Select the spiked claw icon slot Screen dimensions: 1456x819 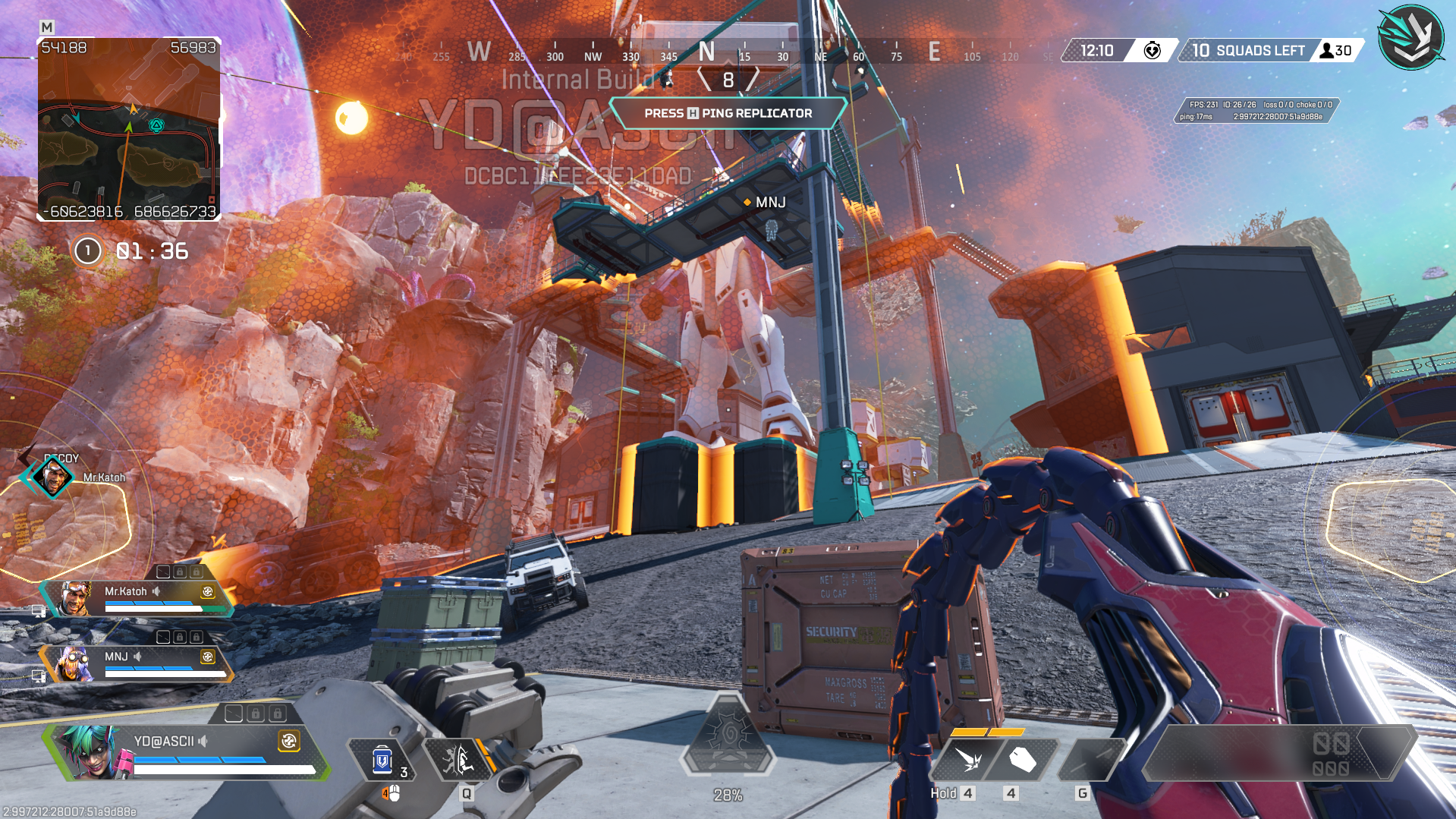[x=968, y=759]
